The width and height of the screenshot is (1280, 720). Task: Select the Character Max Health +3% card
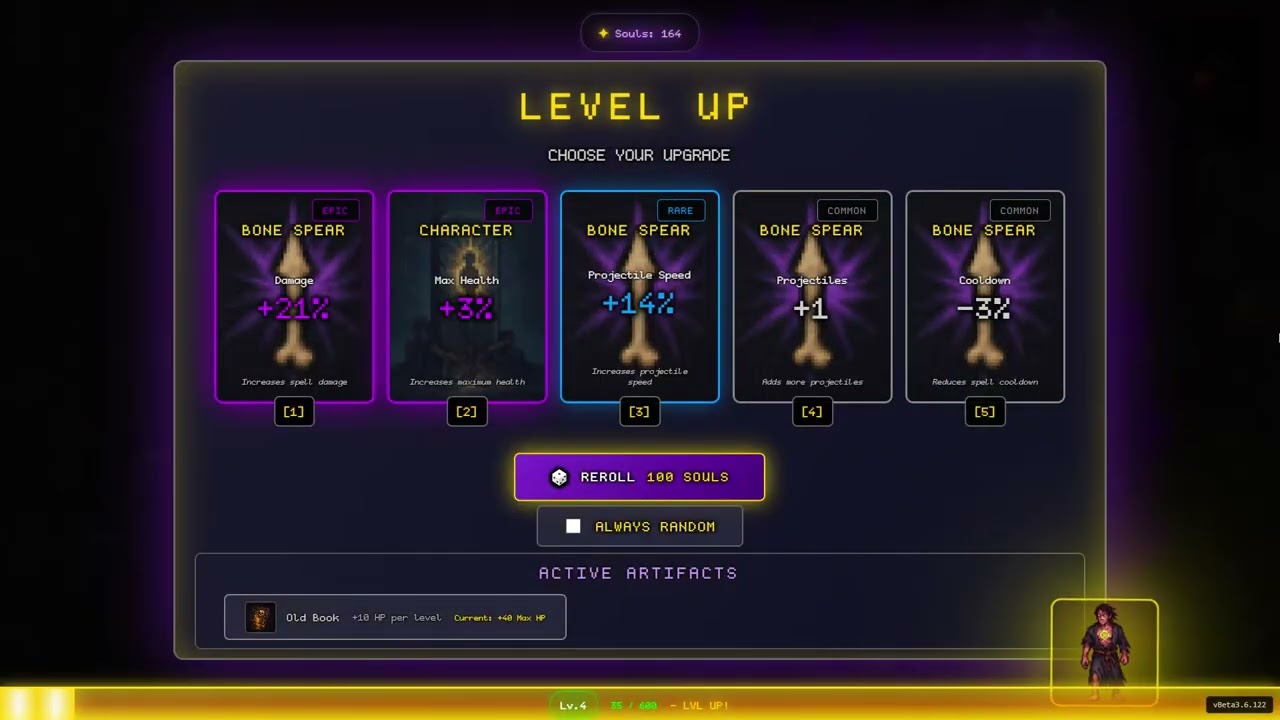click(467, 297)
